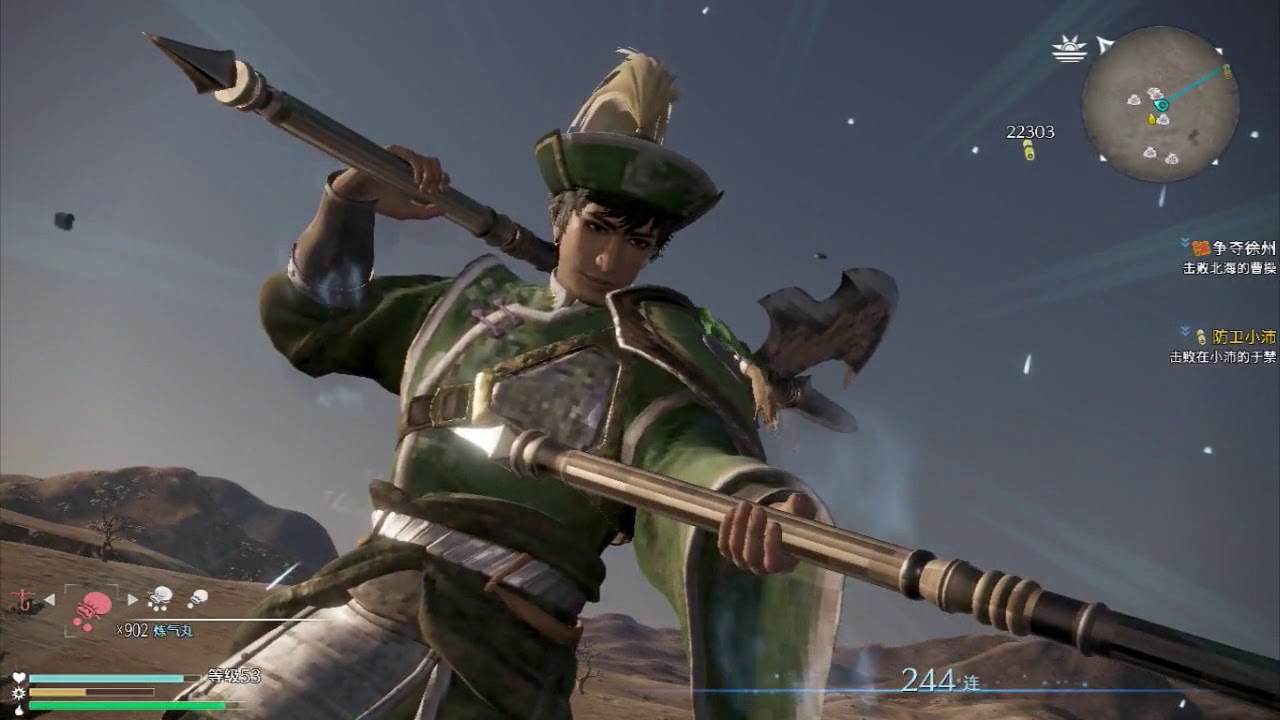
Task: Select the first white item icon right of 炼气丸
Action: [x=158, y=598]
